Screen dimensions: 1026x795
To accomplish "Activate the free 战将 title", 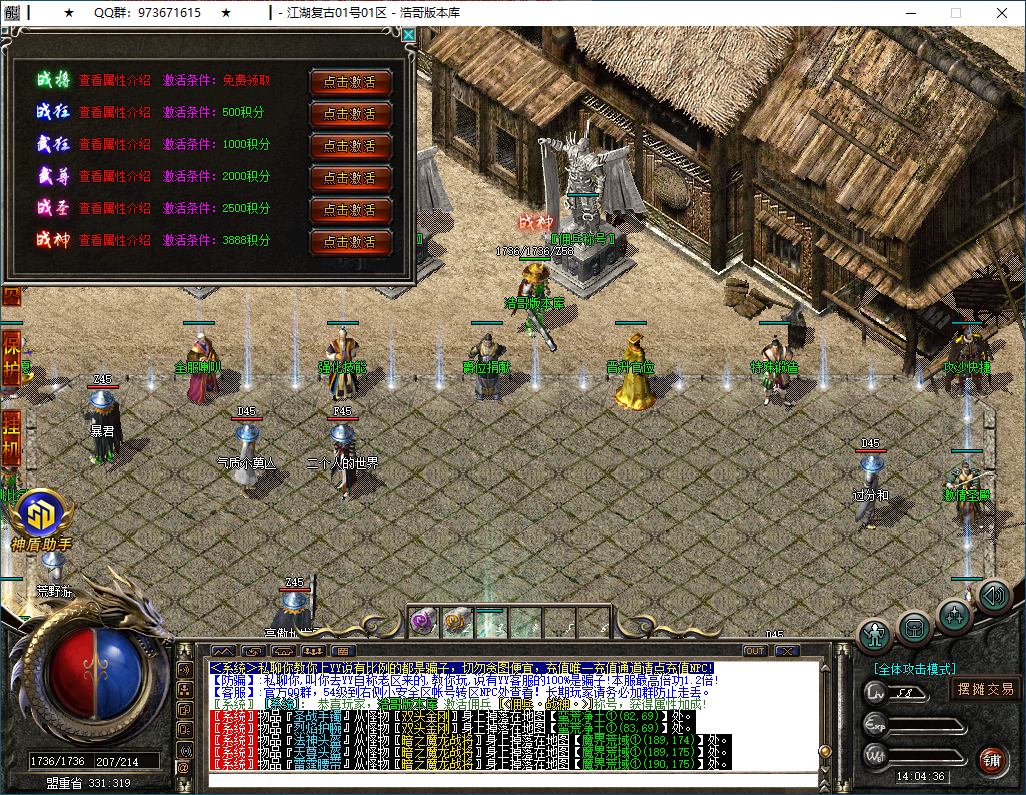I will tap(350, 82).
